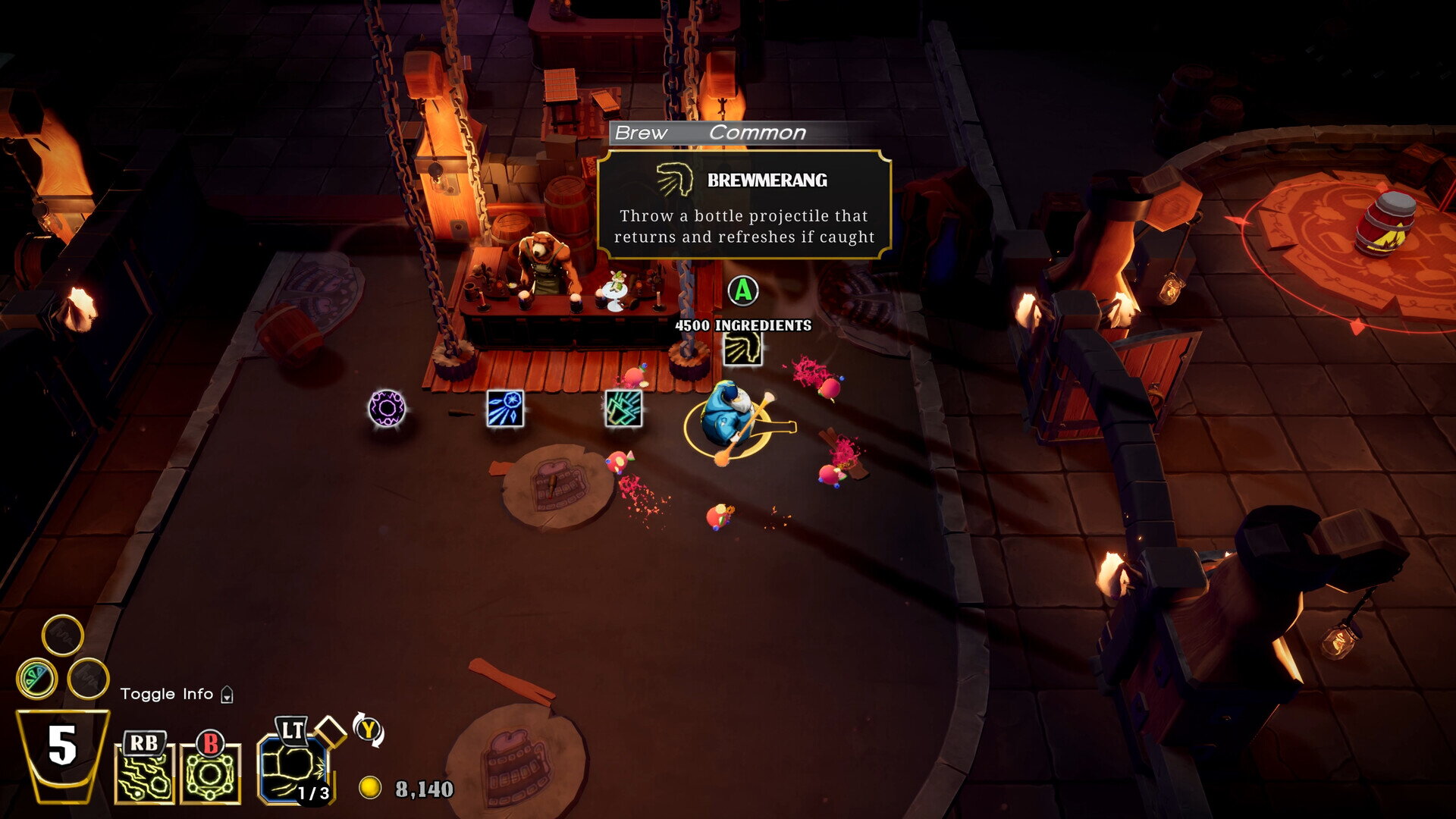Screen dimensions: 1456x819
Task: Select the purple ring orb shop item
Action: (387, 409)
